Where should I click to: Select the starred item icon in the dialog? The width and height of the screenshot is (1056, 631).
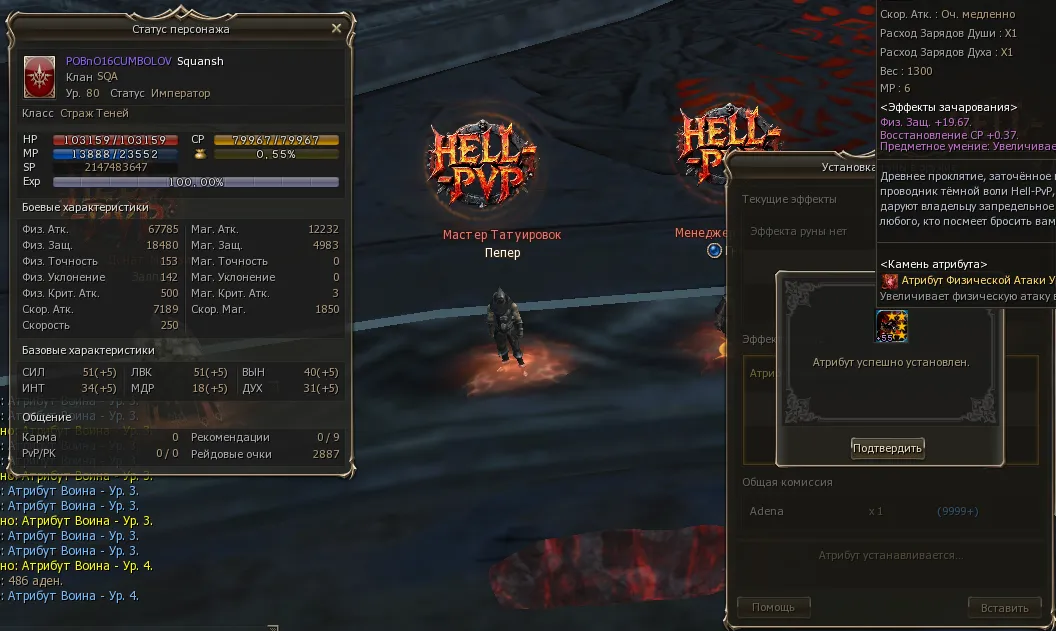coord(891,326)
